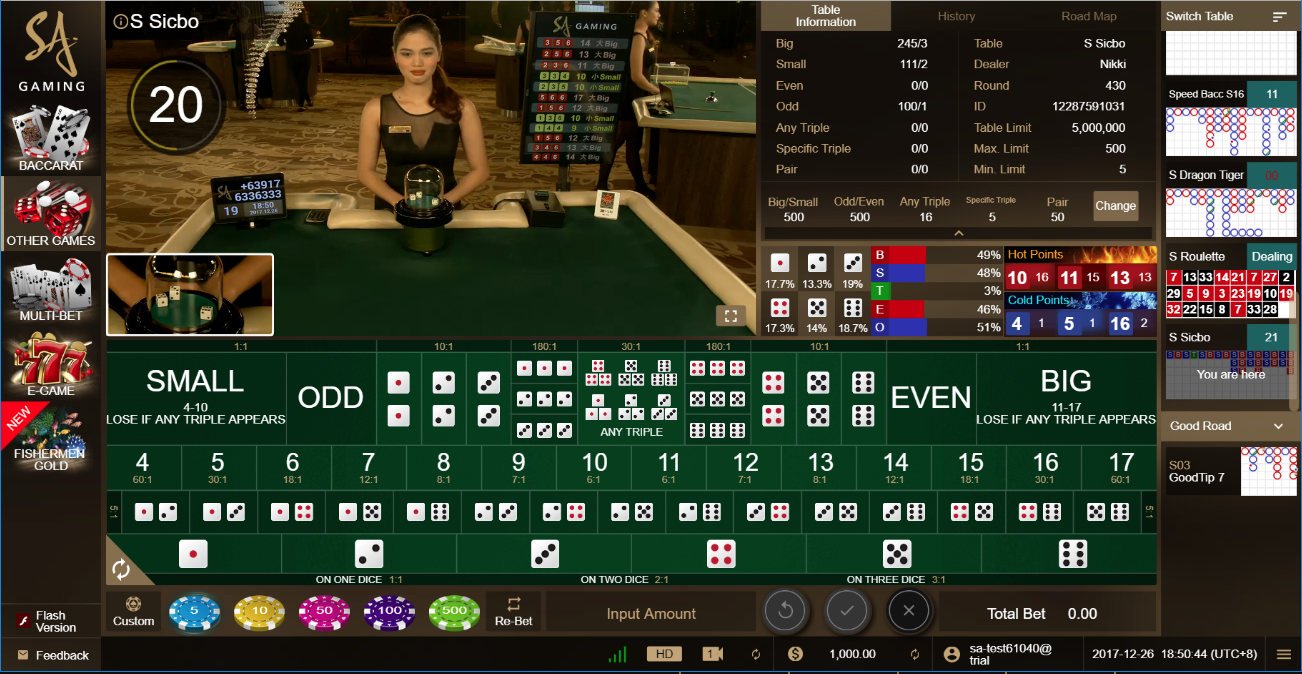Click the Change bet limit button
The width and height of the screenshot is (1302, 674).
tap(1115, 206)
